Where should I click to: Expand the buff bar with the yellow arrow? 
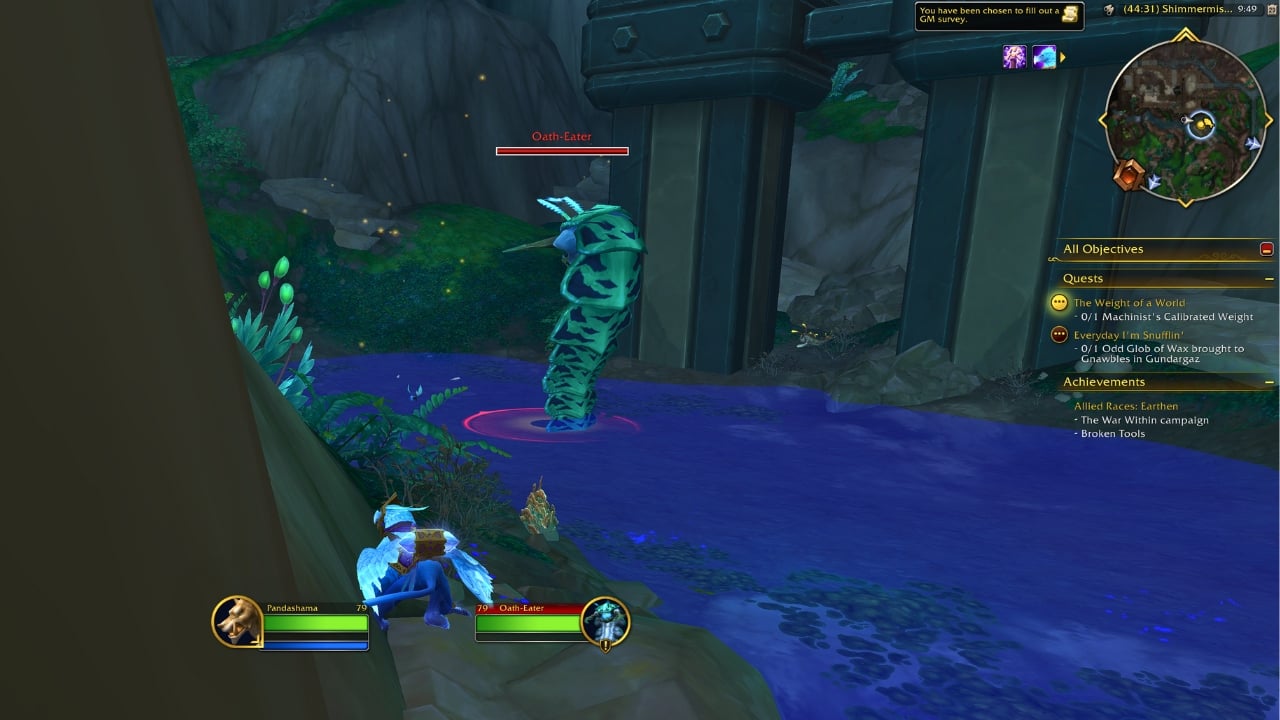tap(1063, 57)
